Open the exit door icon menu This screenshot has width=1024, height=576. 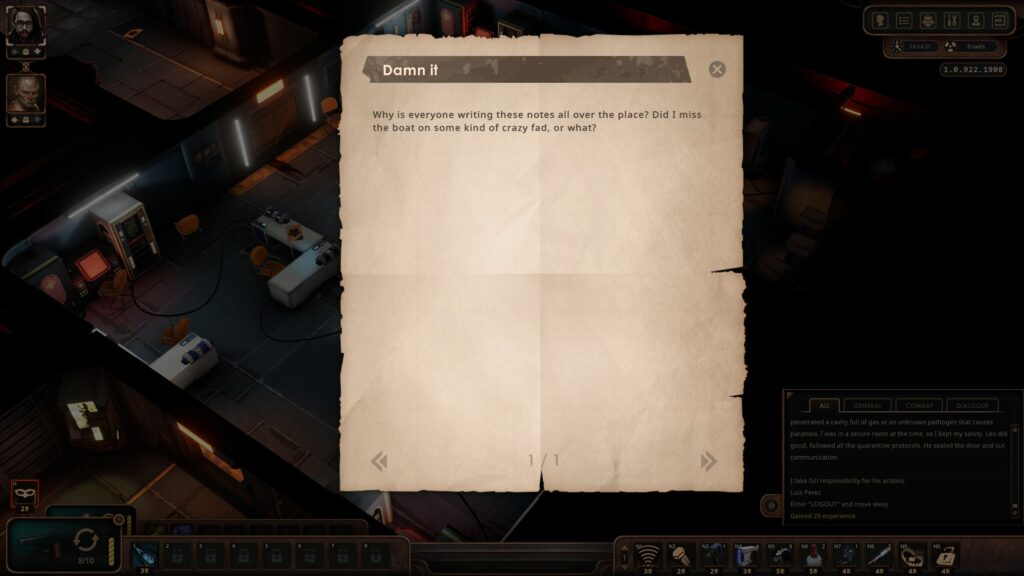coord(998,20)
